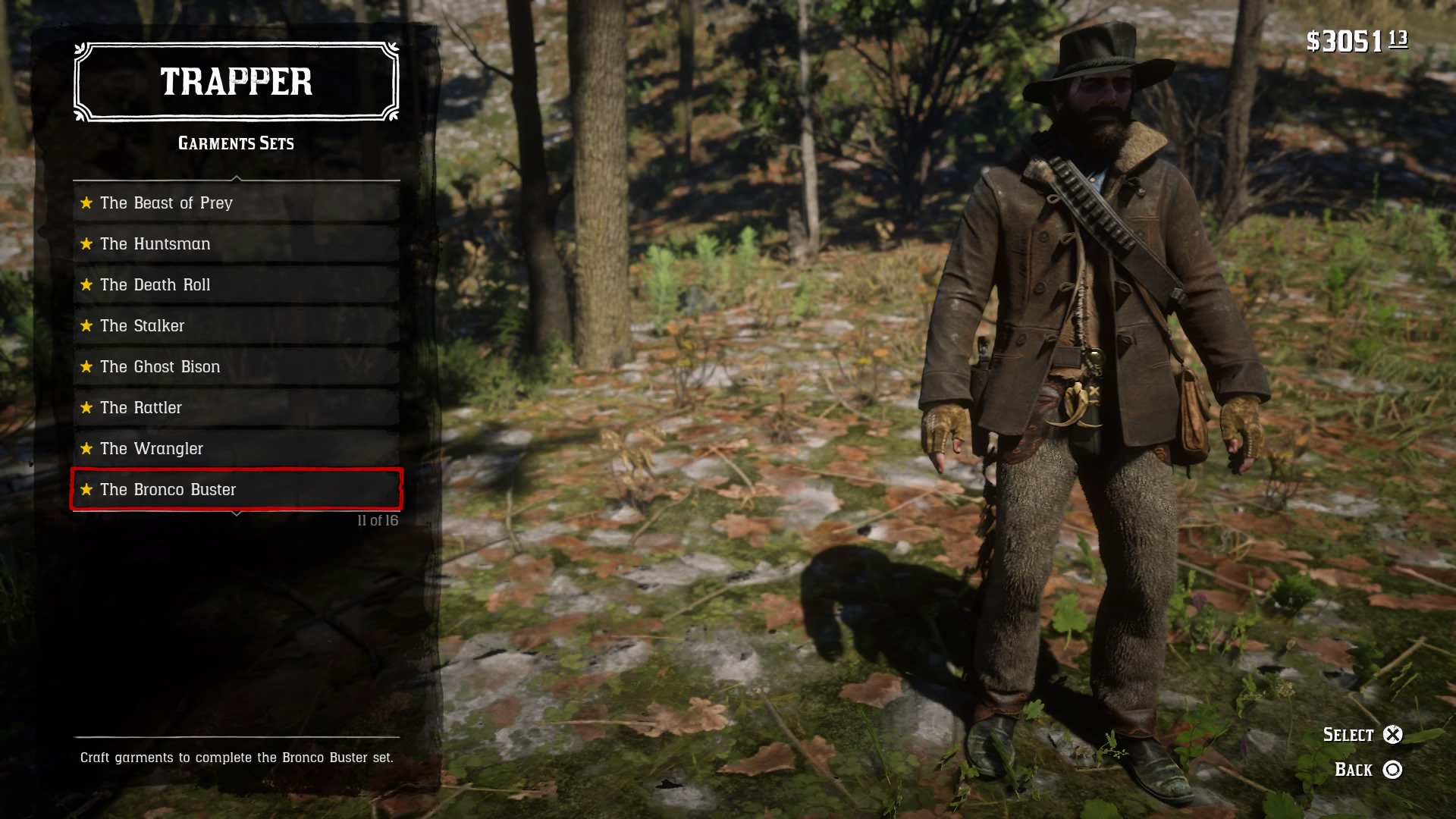
Task: Click the list's downward scroll arrow
Action: [237, 514]
